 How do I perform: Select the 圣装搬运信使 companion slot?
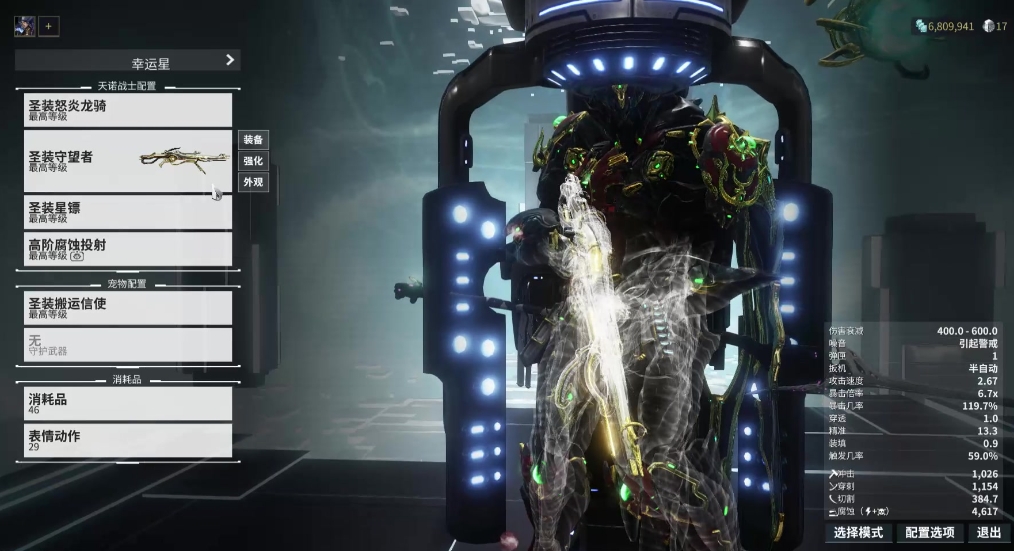click(x=127, y=308)
